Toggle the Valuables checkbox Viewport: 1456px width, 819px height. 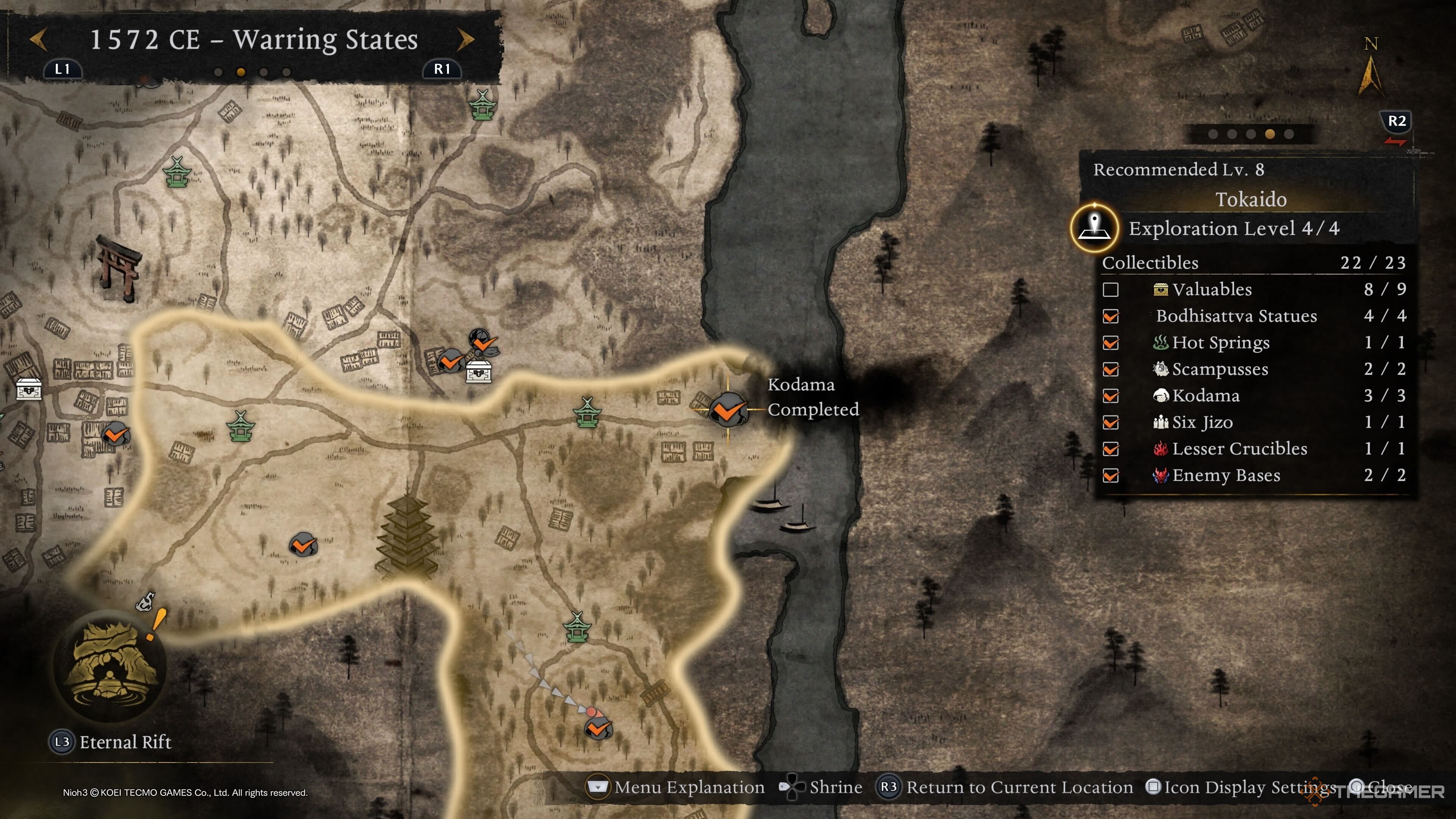click(x=1111, y=290)
